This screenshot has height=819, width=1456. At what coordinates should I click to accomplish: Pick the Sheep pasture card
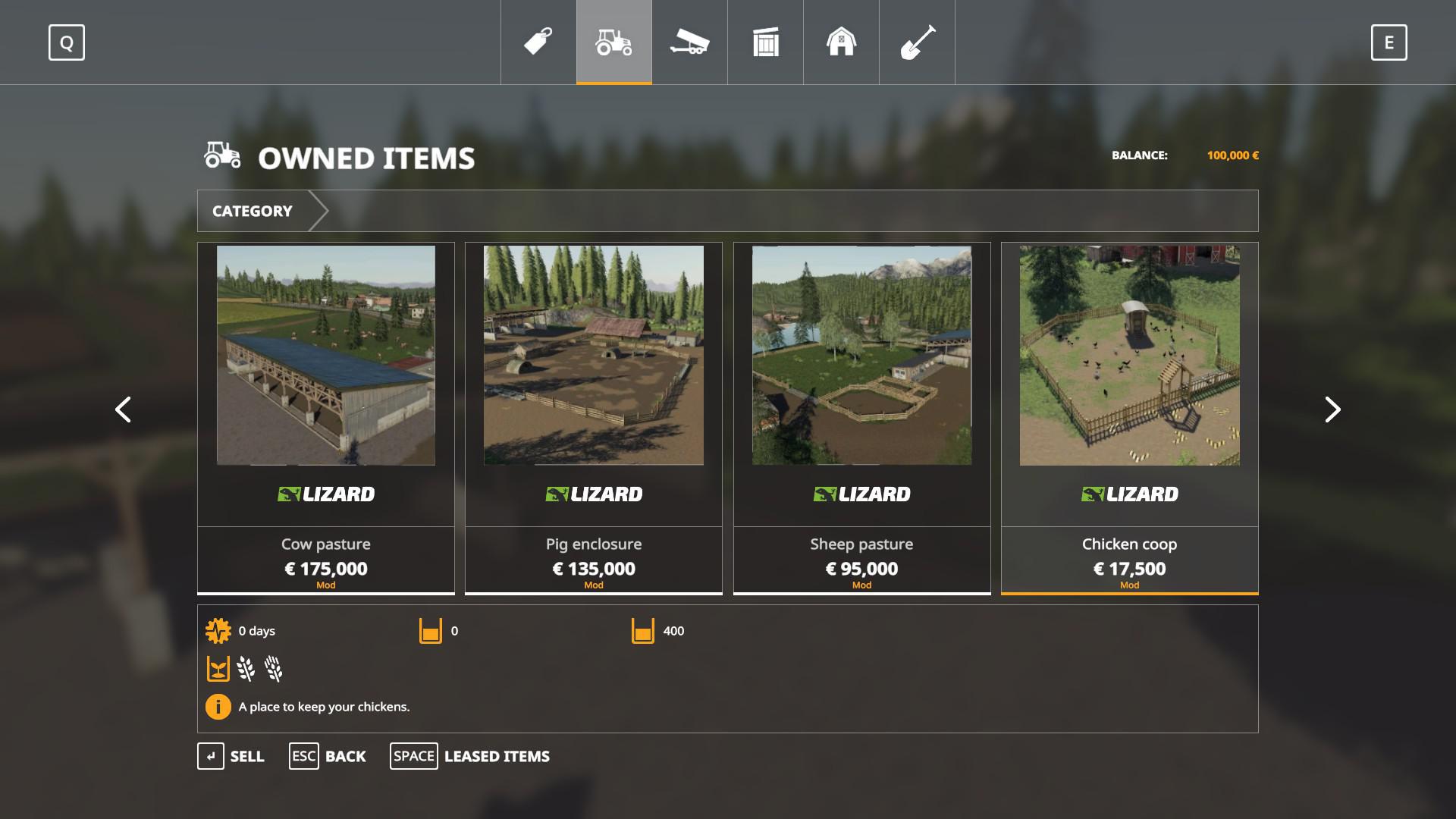point(861,417)
